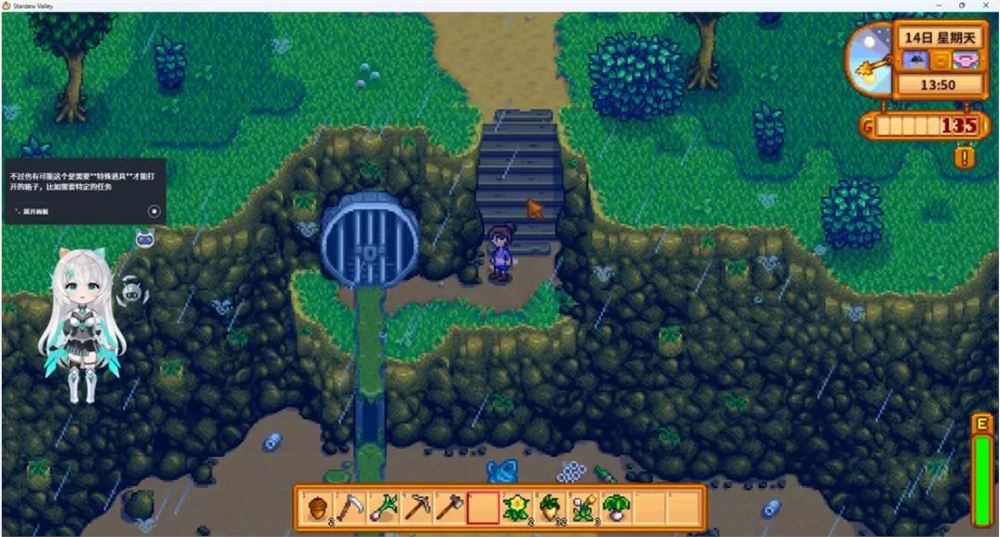Select the acorn slot in the hotbar
Viewport: 1000px width, 537px height.
pyautogui.click(x=317, y=507)
